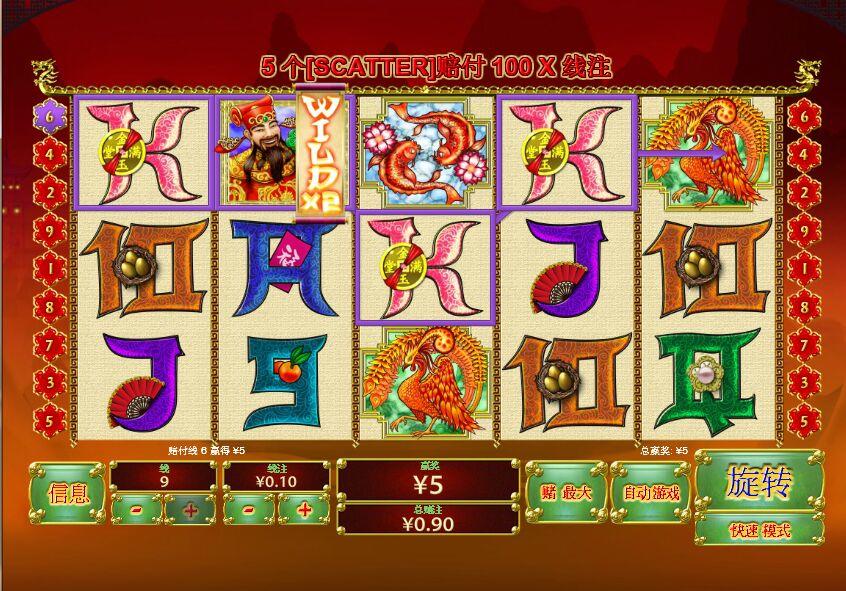Raise the 线注 line bet amount

point(301,509)
